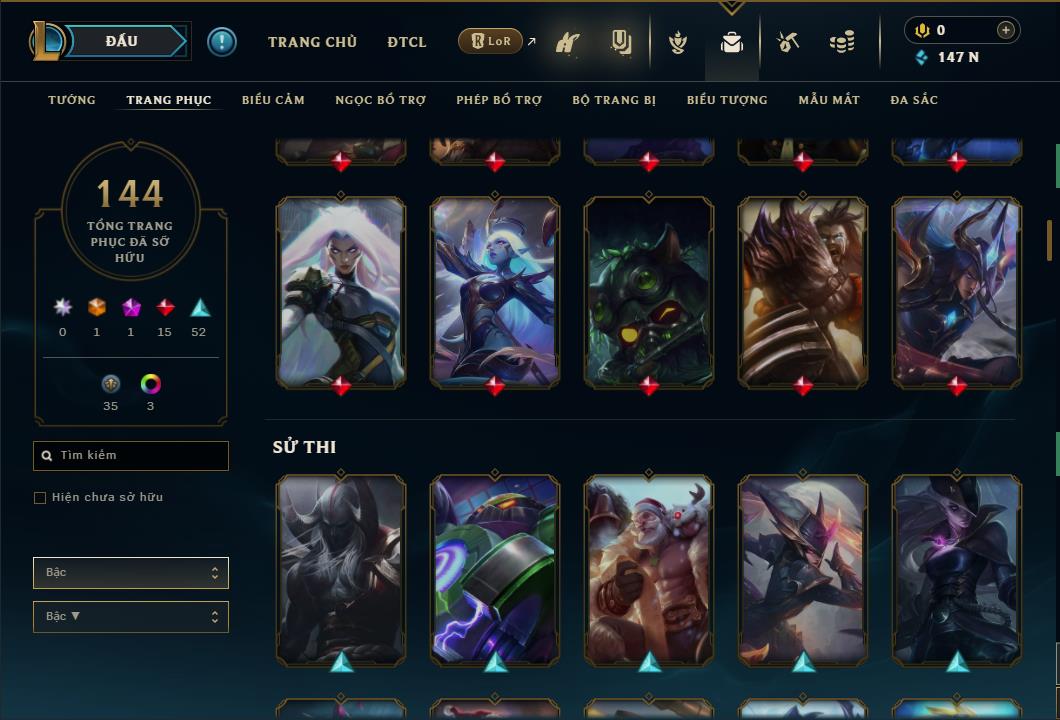This screenshot has height=720, width=1060.
Task: Launch the LoR external link
Action: pyautogui.click(x=491, y=42)
